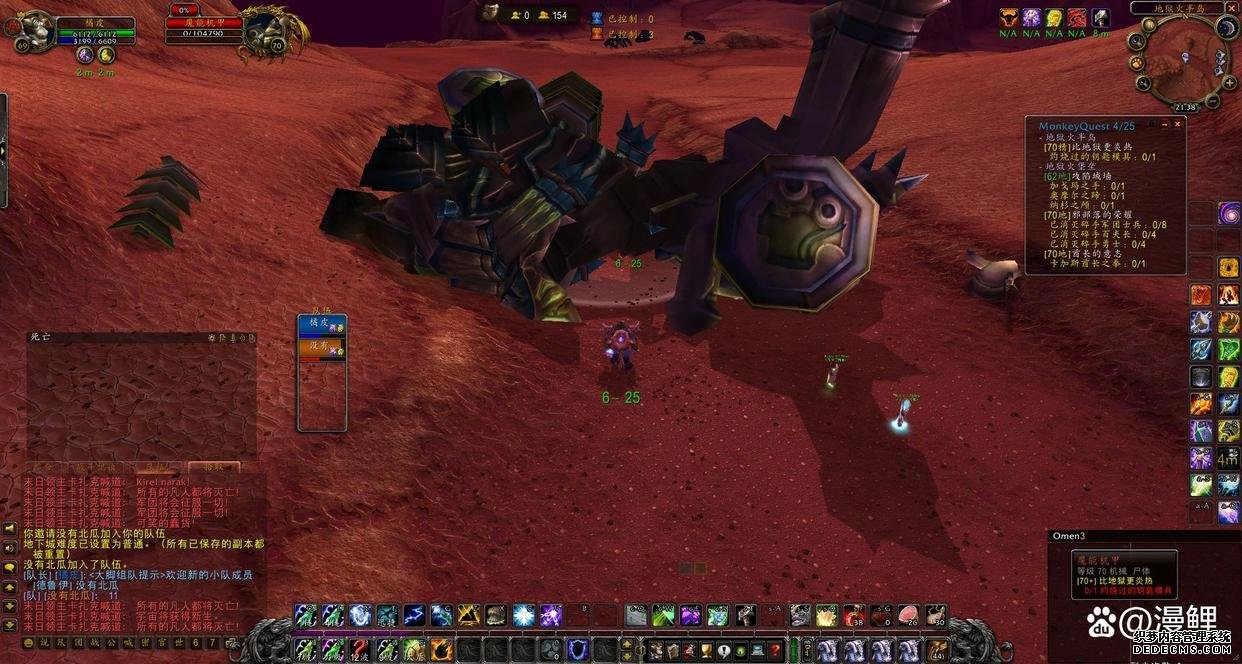This screenshot has width=1242, height=664.
Task: Minimize the MonkeyQuest tracker
Action: point(1164,125)
